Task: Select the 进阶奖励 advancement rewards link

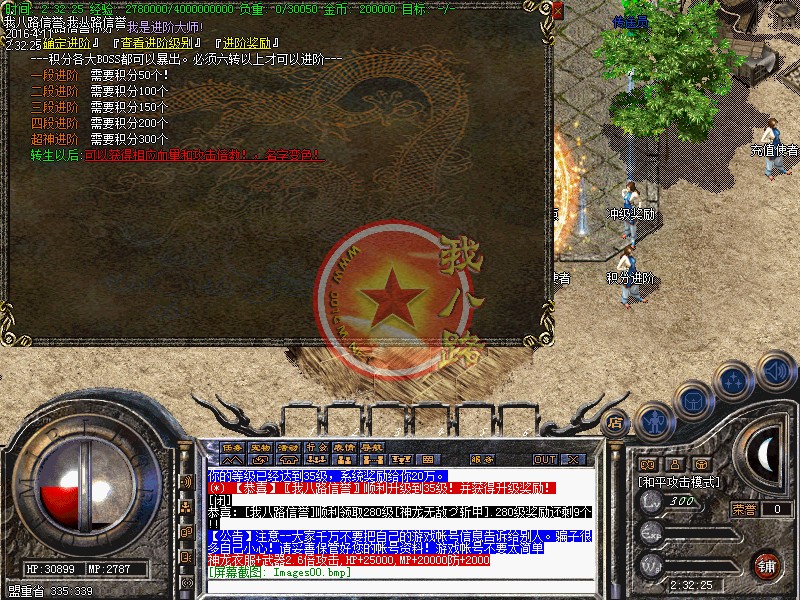Action: pos(246,44)
